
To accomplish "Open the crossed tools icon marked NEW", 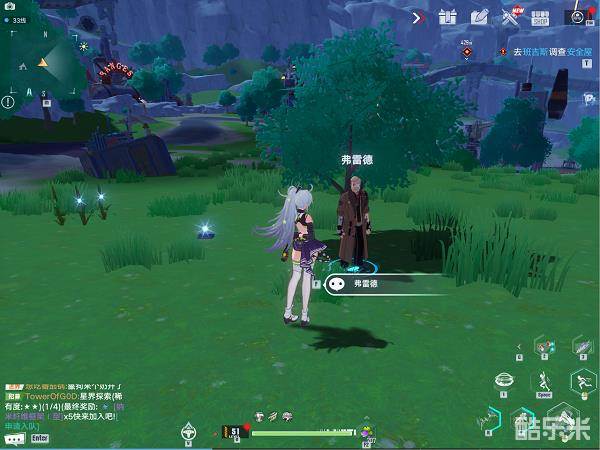I will pos(510,16).
